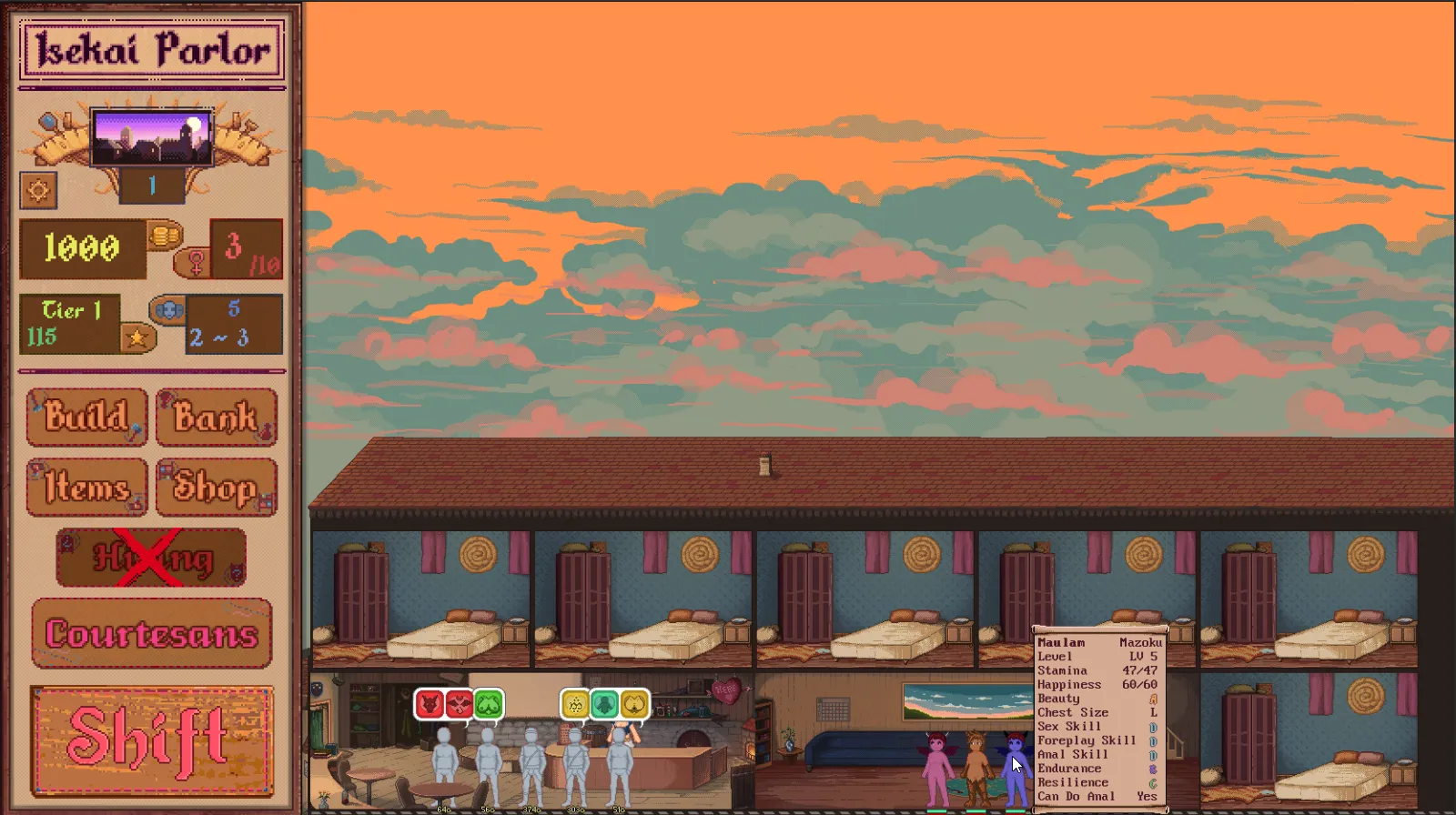
Task: Open the Build menu
Action: [x=86, y=418]
